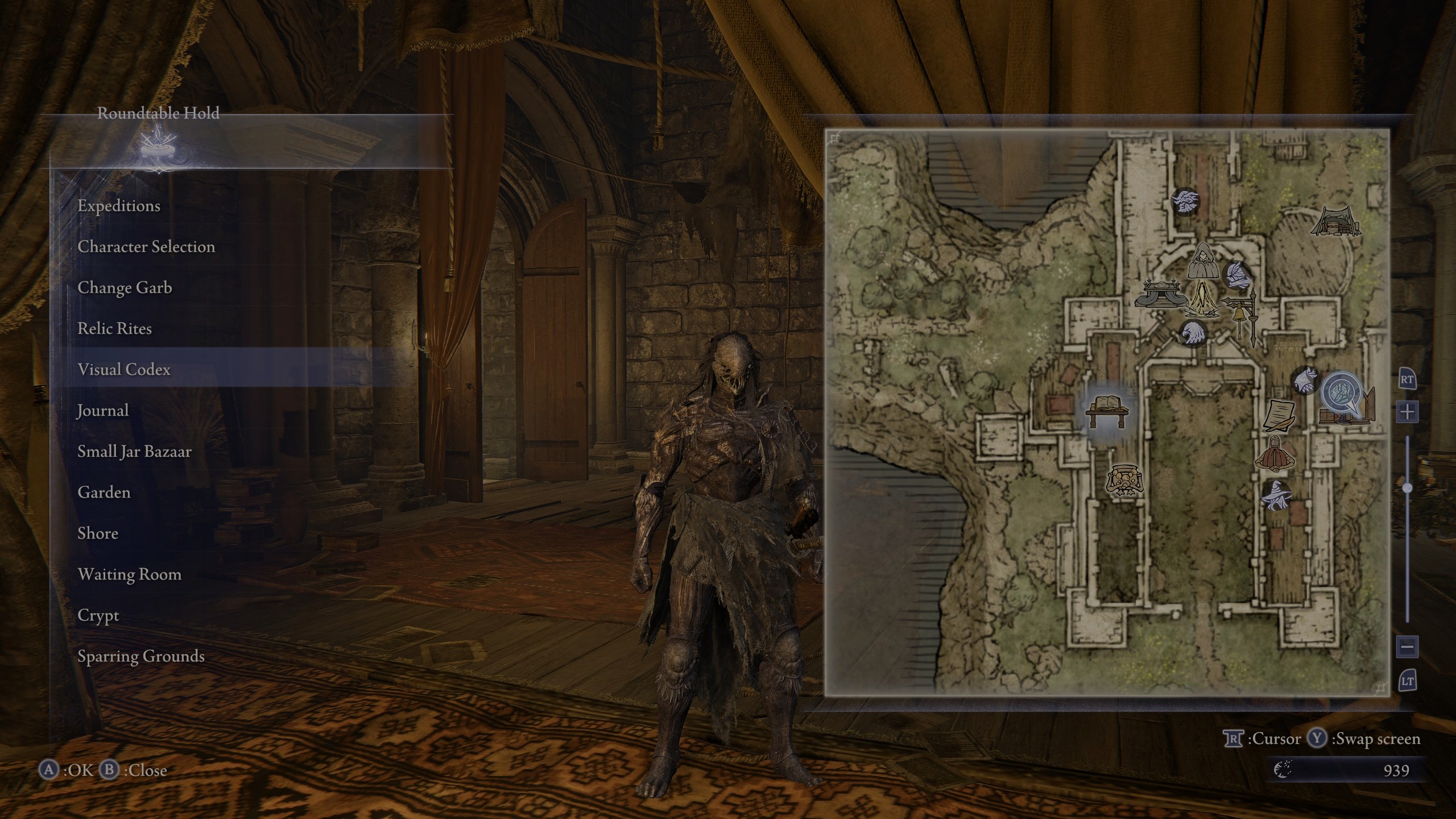Viewport: 1456px width, 819px height.
Task: Open the Expeditions menu entry
Action: pyautogui.click(x=119, y=206)
